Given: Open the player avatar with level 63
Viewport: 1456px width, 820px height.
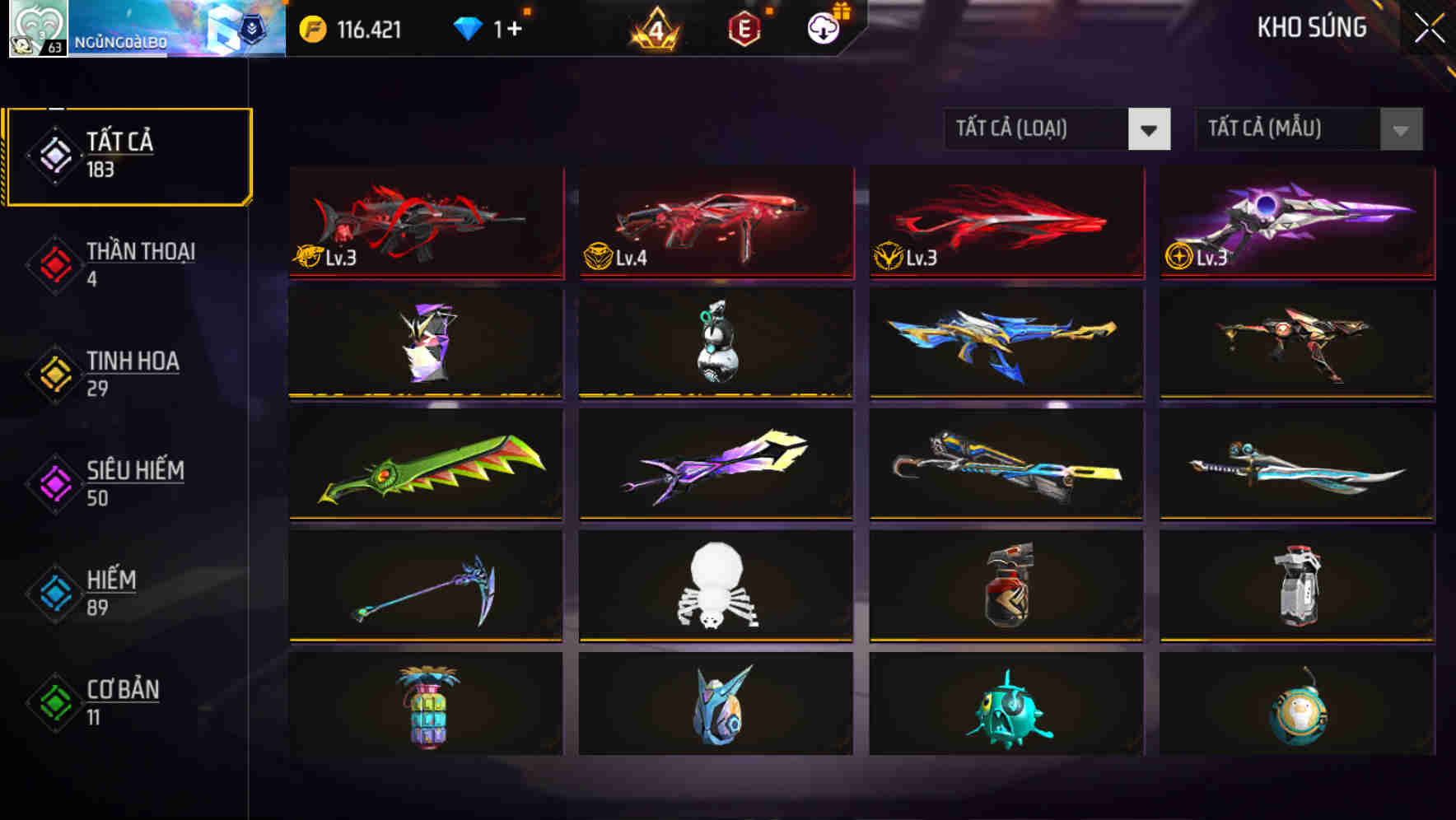Looking at the screenshot, I should pyautogui.click(x=39, y=27).
